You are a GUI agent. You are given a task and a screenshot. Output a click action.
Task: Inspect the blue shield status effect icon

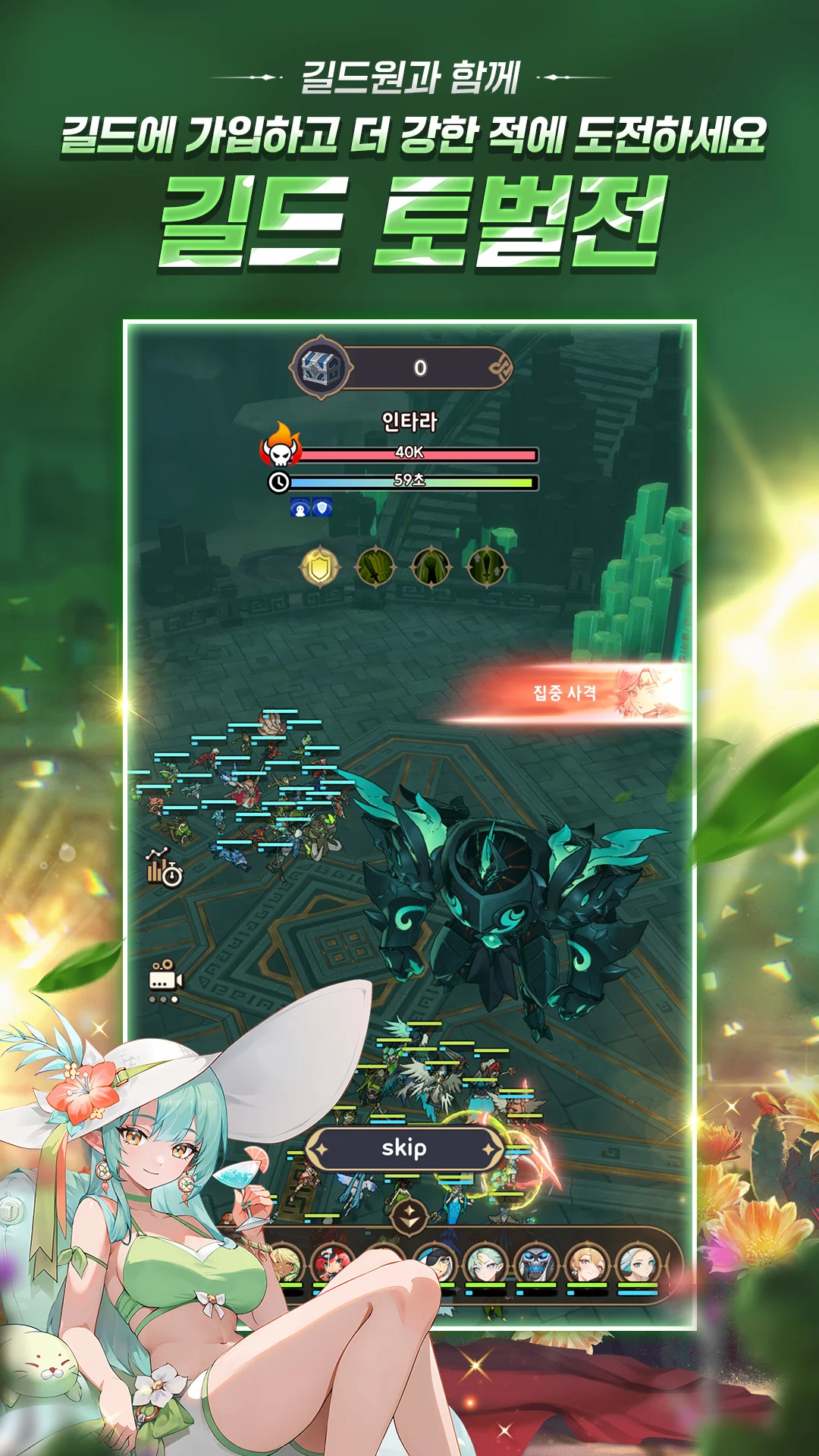[322, 507]
